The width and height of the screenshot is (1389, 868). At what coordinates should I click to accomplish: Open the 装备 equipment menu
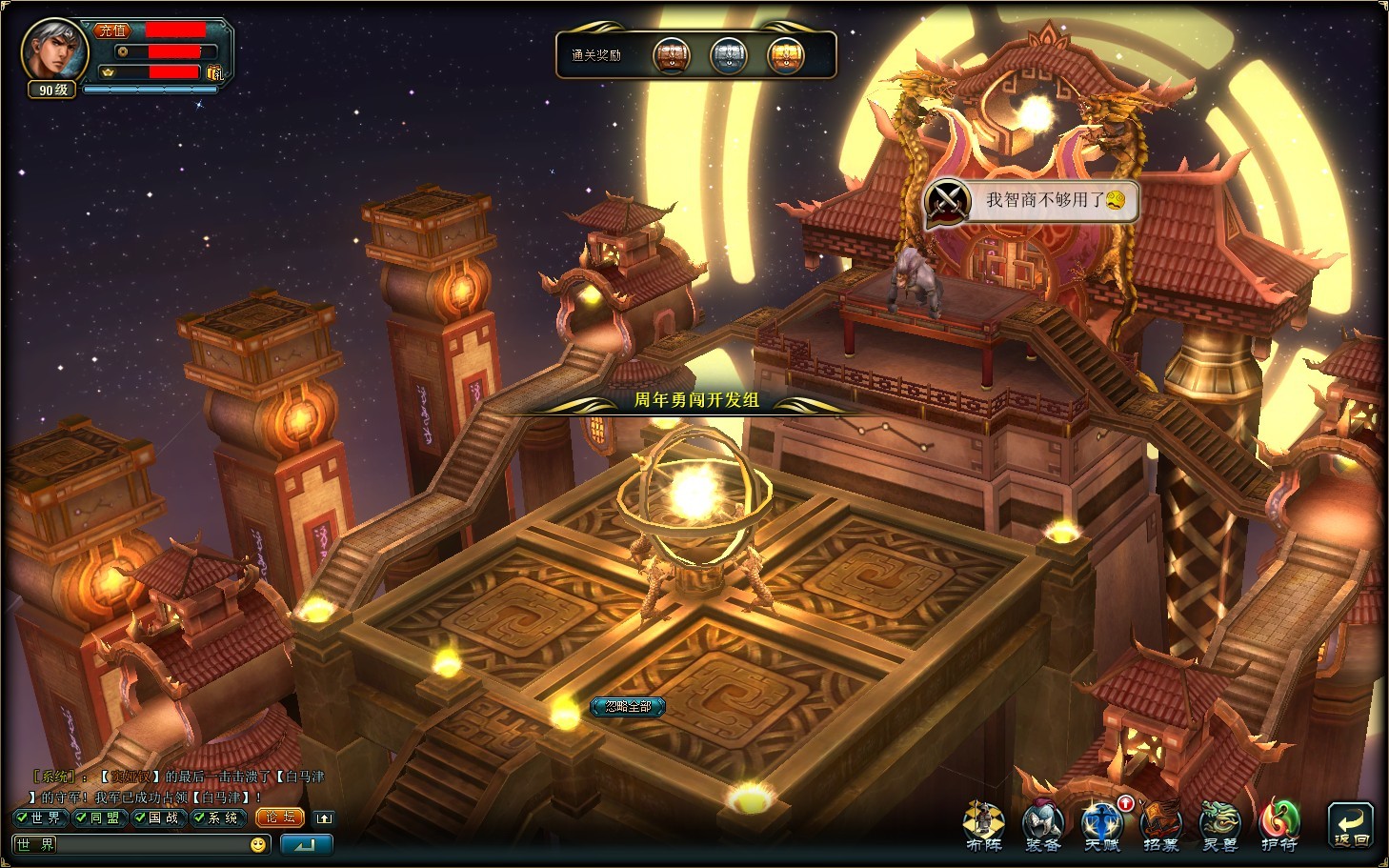1042,825
